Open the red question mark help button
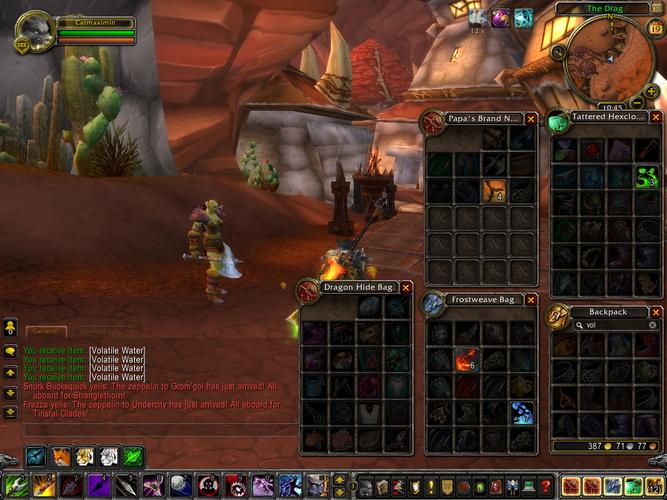The width and height of the screenshot is (667, 500). click(545, 487)
